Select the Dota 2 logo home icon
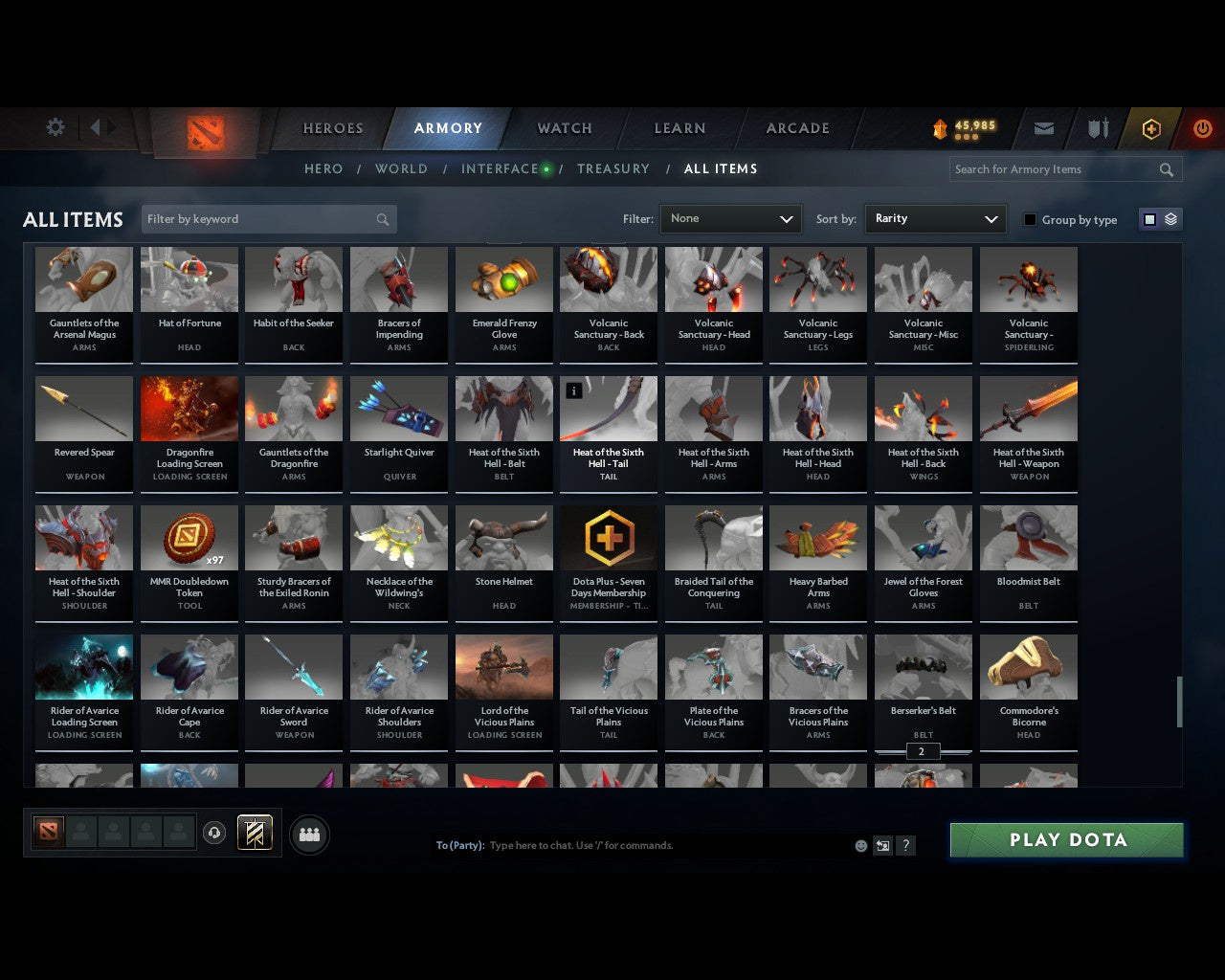1225x980 pixels. point(206,134)
